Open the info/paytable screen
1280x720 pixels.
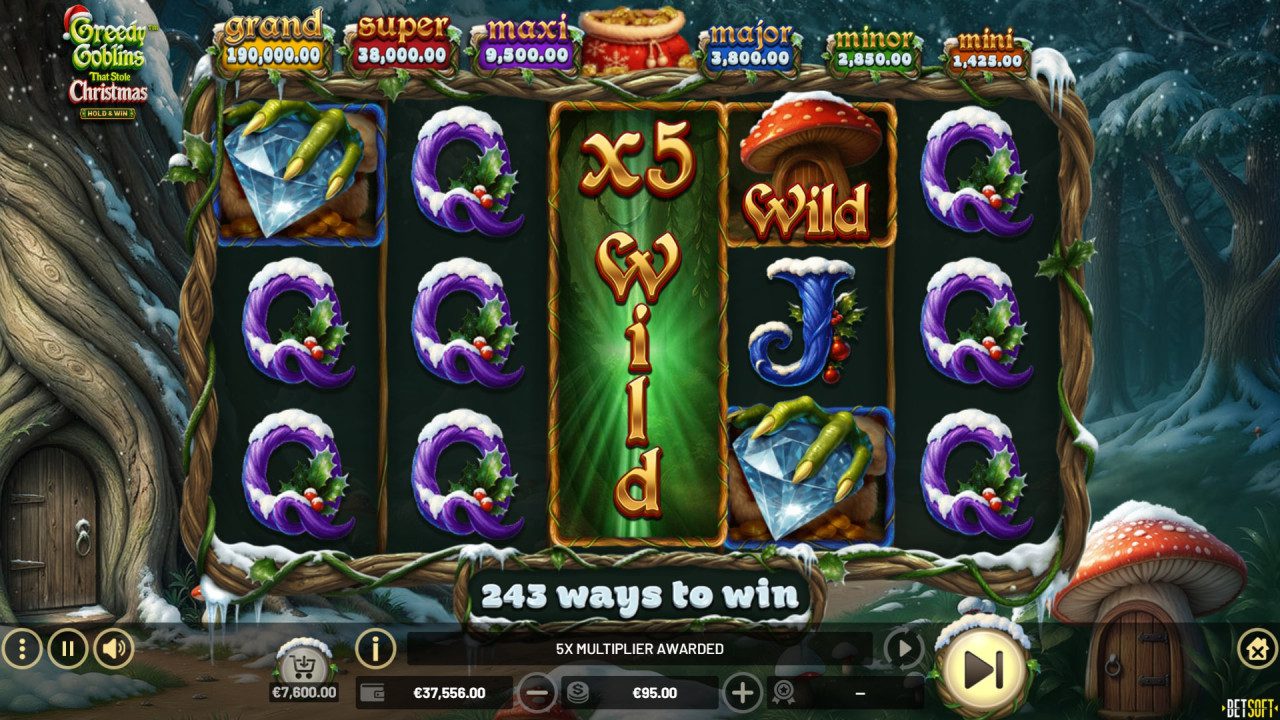pos(373,649)
